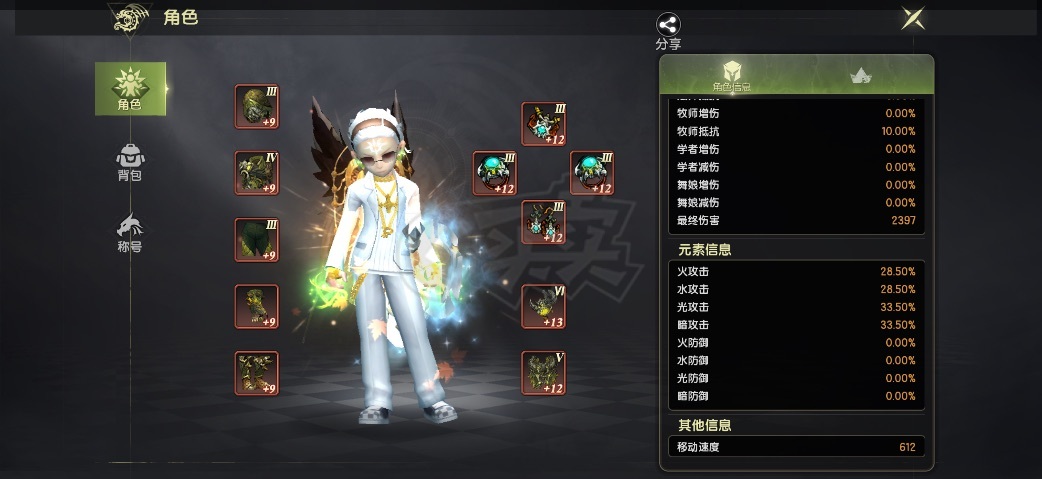Switch to the 称号 (Title) side tab
The height and width of the screenshot is (479, 1042).
tap(130, 233)
